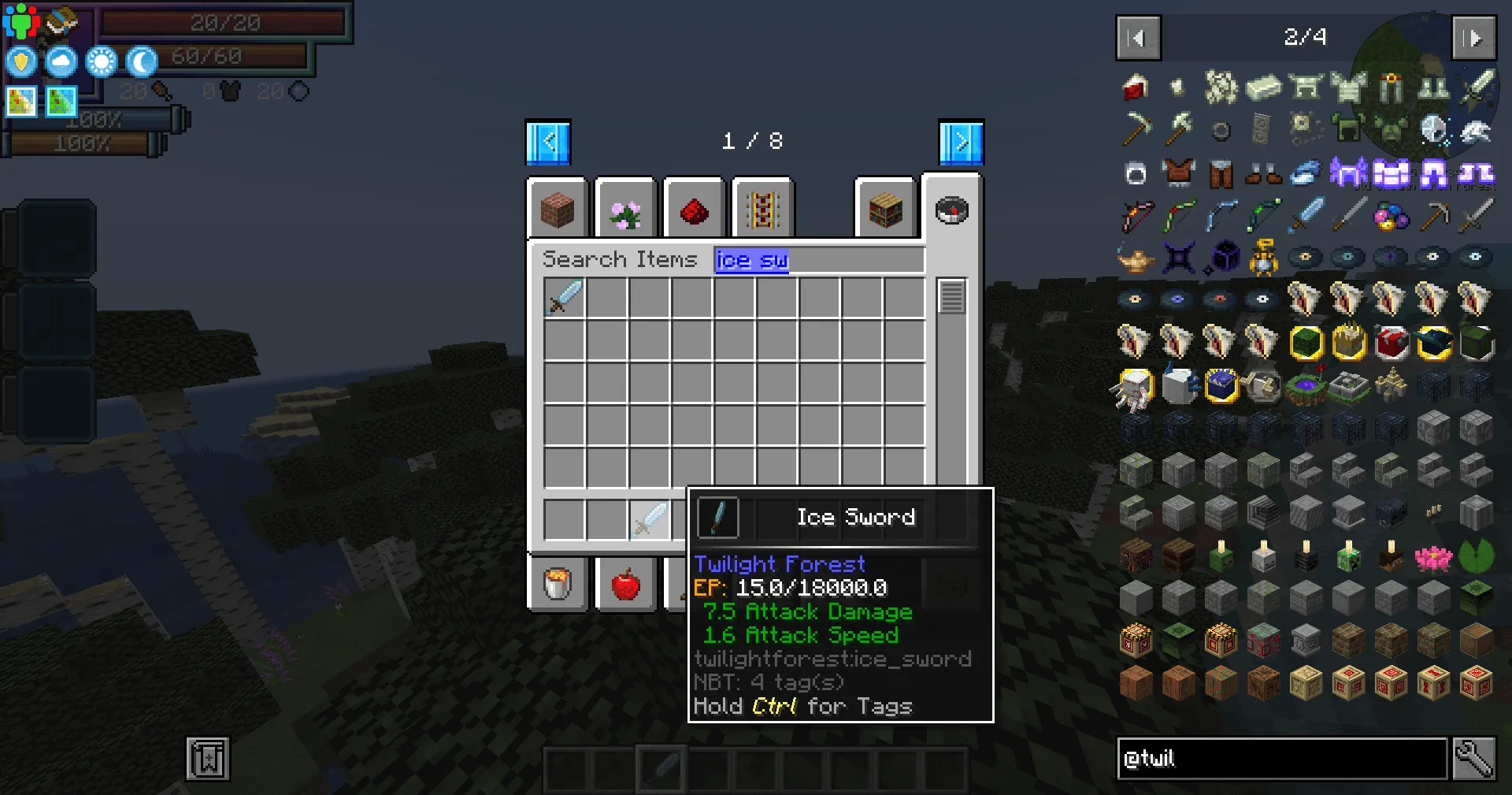Toggle the shield protection HUD indicator
Screen dimensions: 1512x795
(21, 61)
